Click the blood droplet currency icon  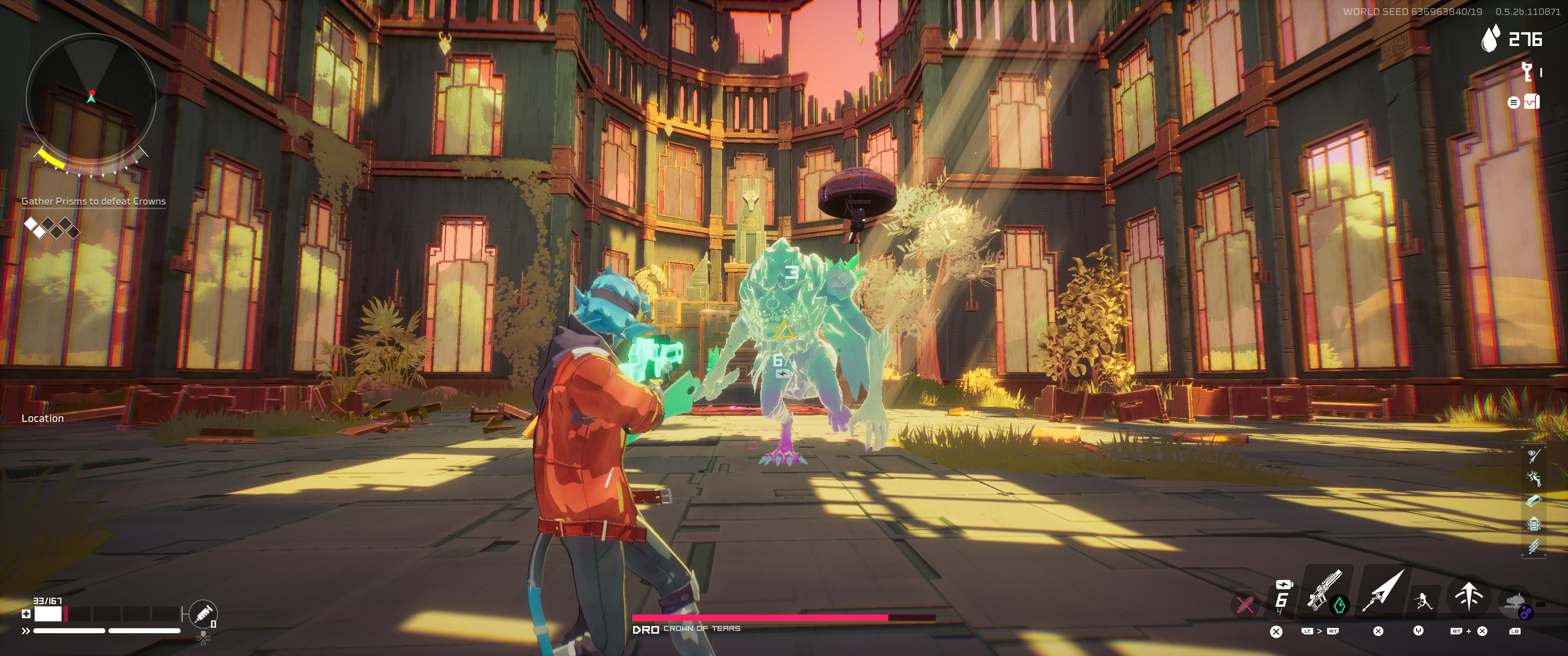tap(1490, 40)
